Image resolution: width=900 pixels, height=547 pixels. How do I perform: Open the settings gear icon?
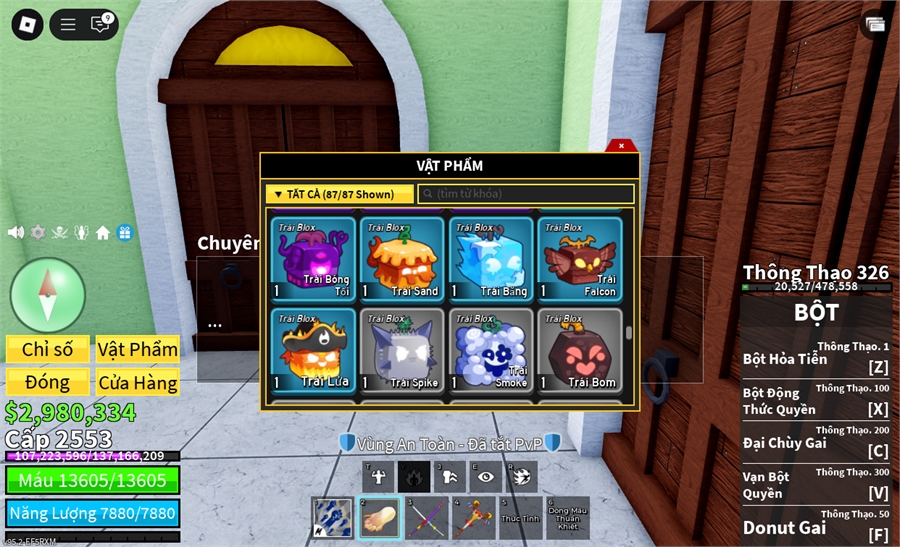(x=38, y=232)
